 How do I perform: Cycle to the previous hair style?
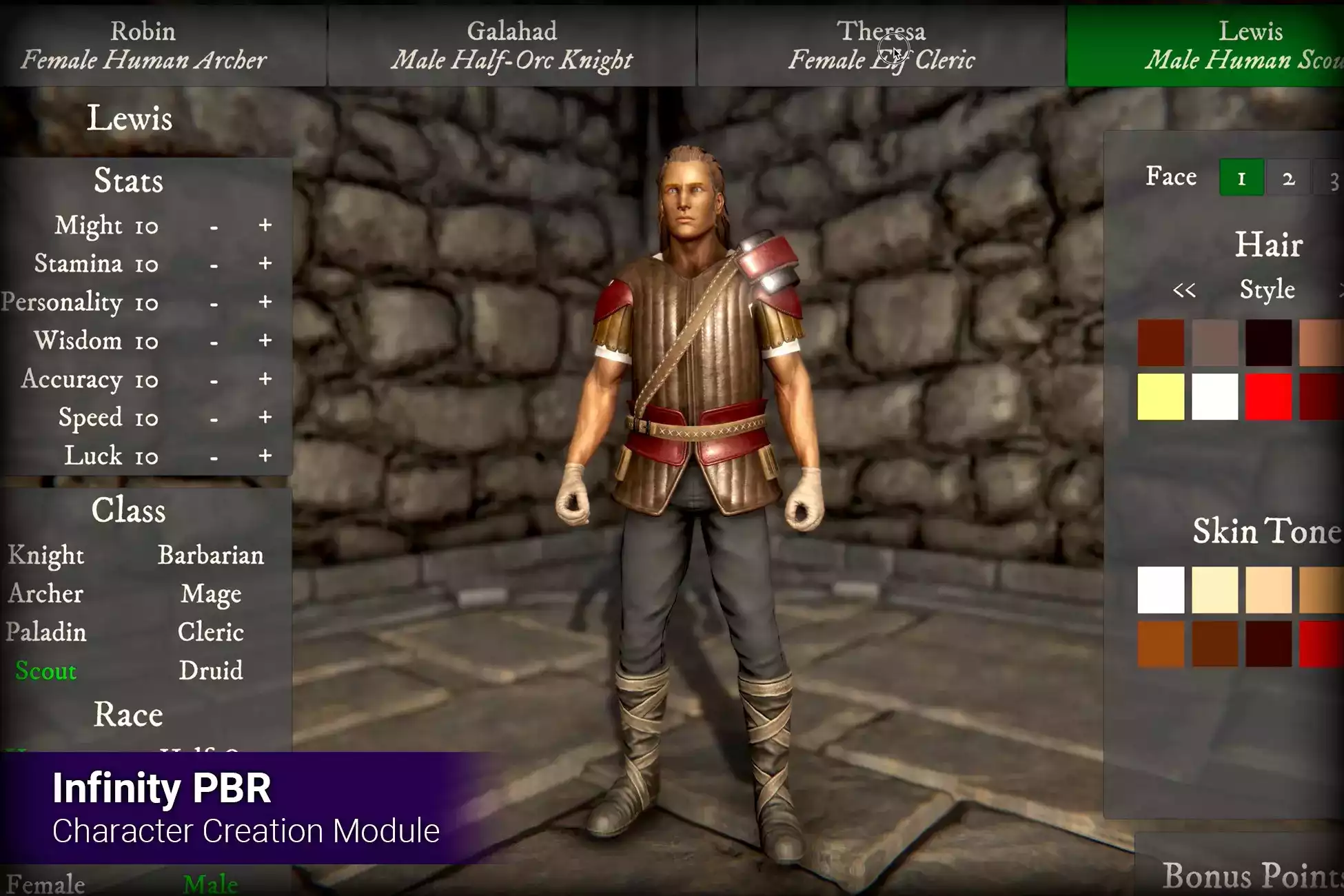(1184, 290)
